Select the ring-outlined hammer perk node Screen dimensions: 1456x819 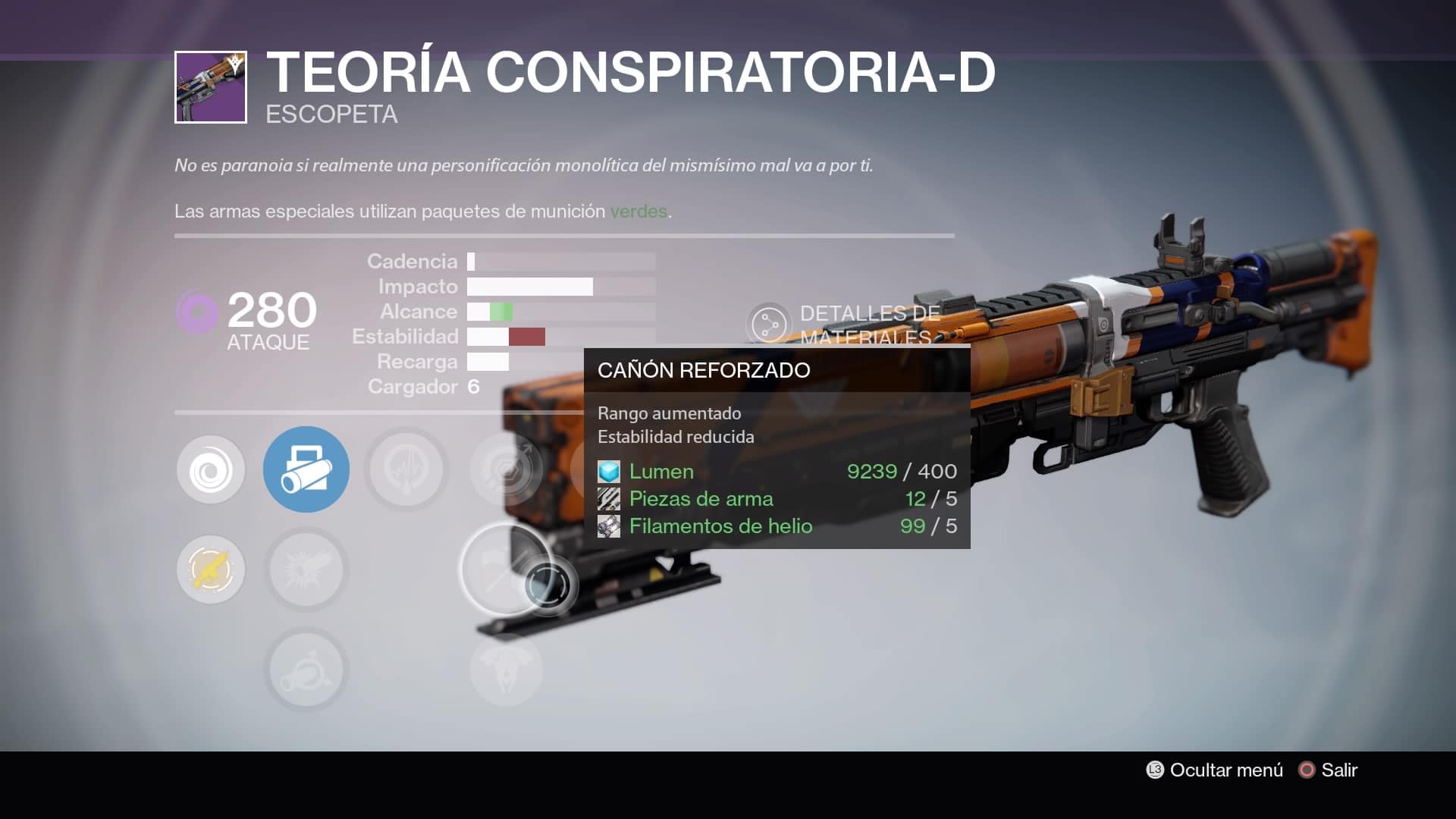point(504,569)
